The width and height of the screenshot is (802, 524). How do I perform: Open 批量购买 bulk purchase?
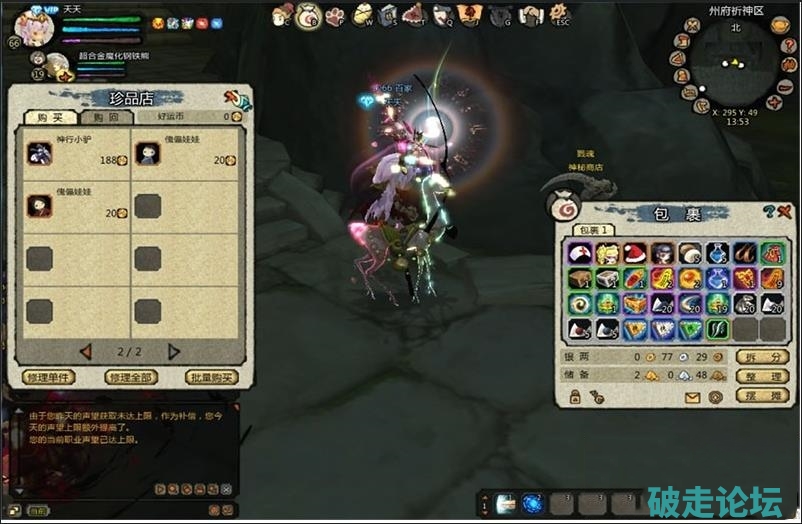211,378
